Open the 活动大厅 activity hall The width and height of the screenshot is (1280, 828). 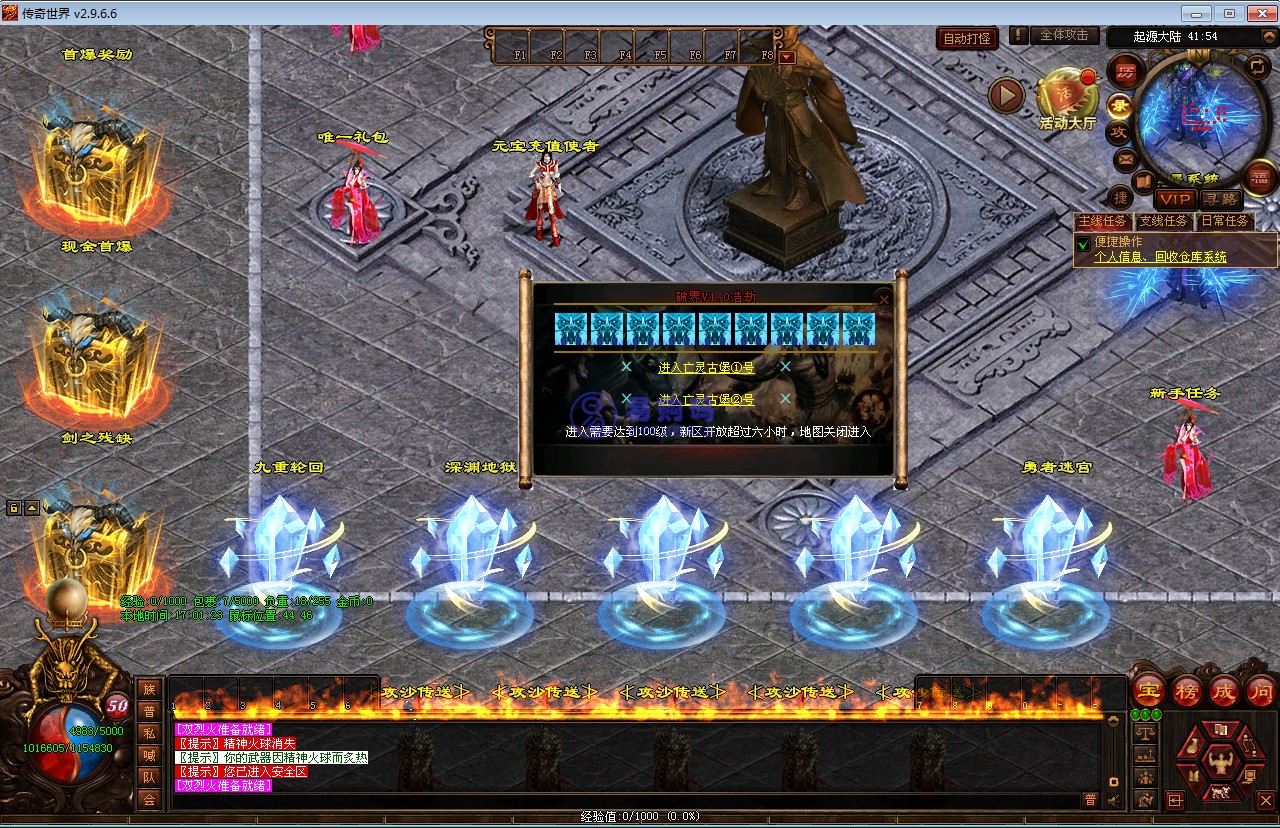pos(1067,102)
